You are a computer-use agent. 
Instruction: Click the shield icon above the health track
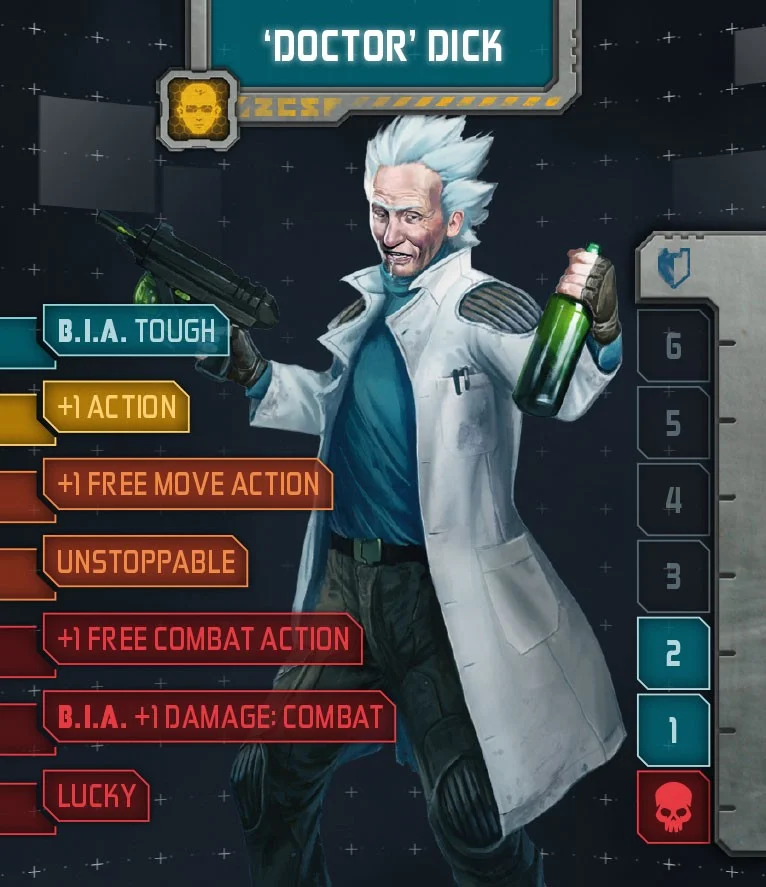click(674, 269)
